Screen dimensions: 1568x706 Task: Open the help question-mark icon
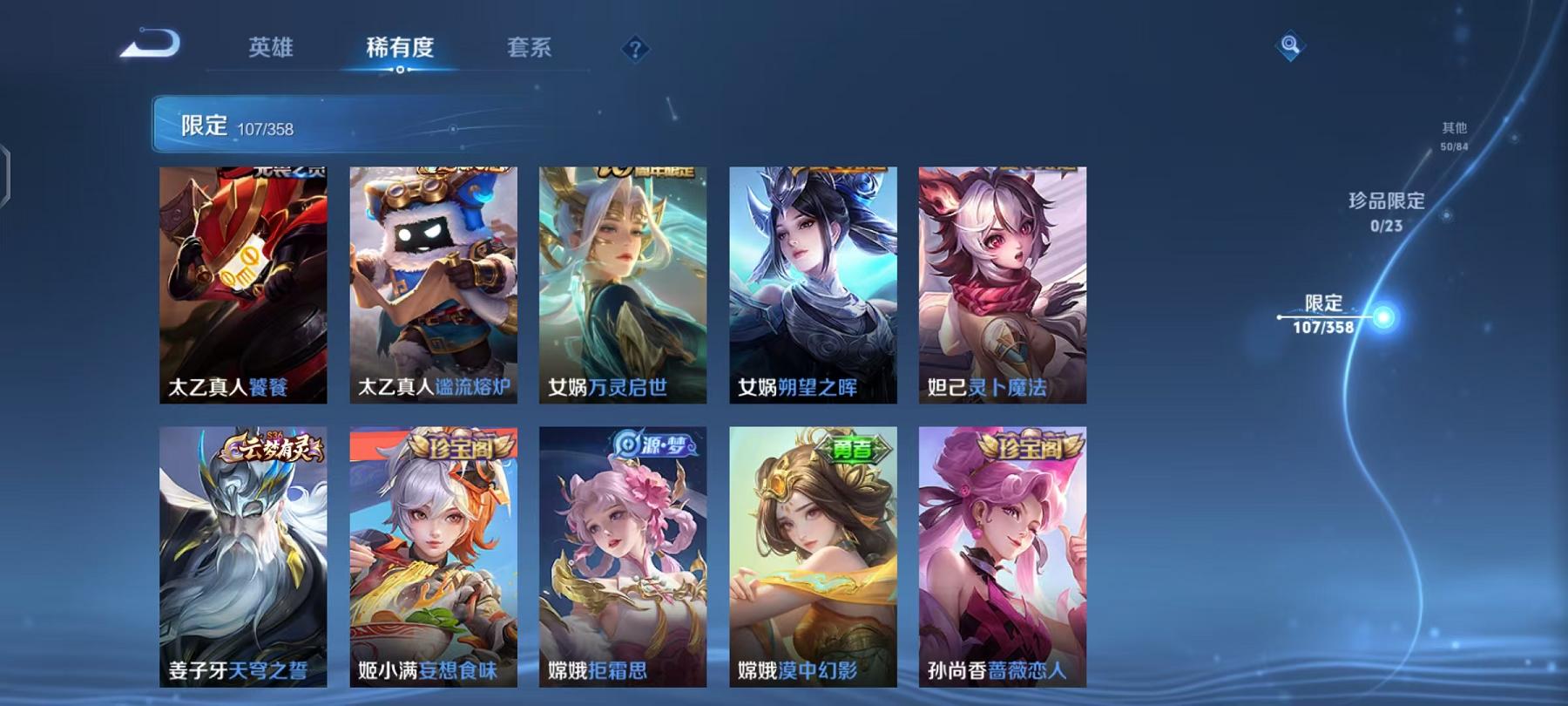[x=636, y=48]
